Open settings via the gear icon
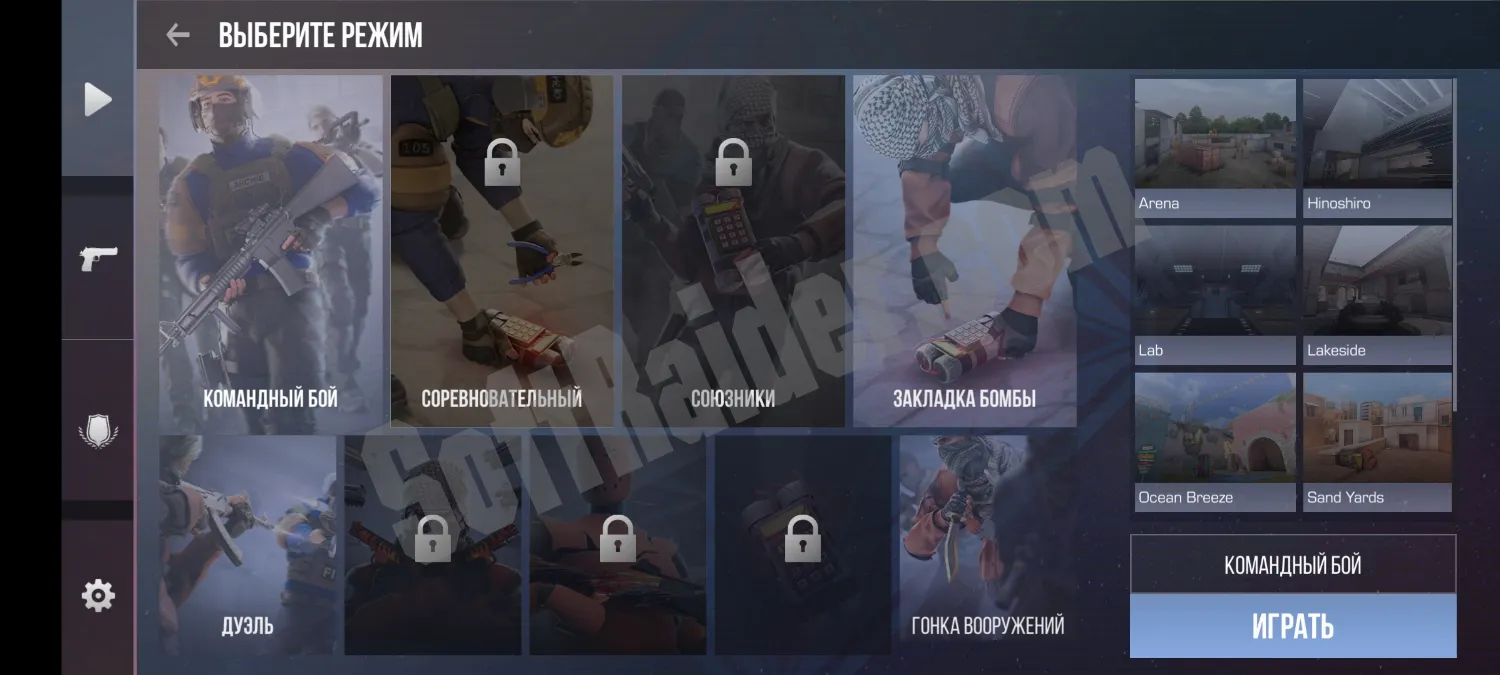The image size is (1500, 675). 98,596
